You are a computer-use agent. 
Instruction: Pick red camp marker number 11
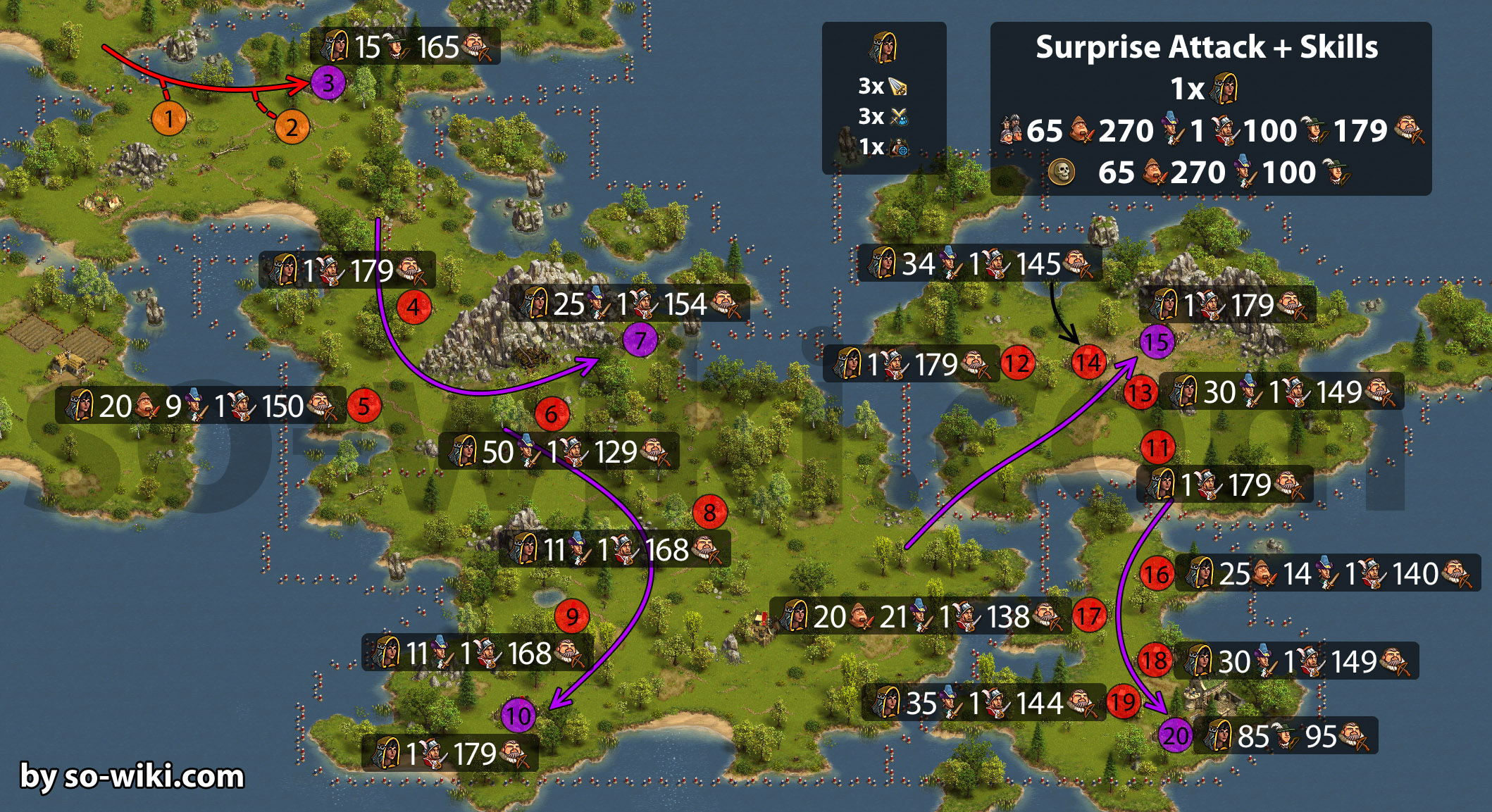(1157, 447)
